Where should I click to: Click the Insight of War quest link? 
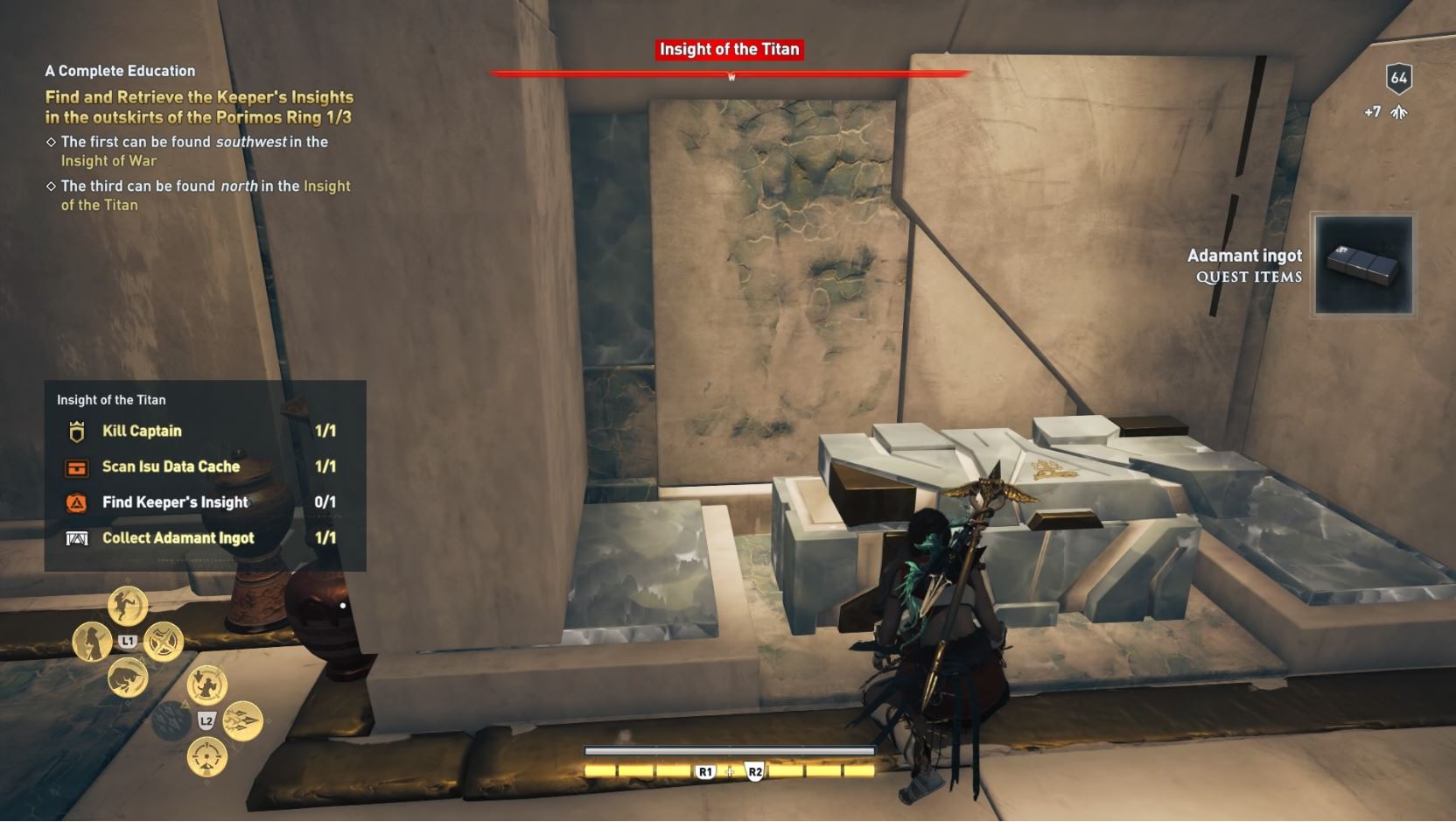(x=108, y=160)
